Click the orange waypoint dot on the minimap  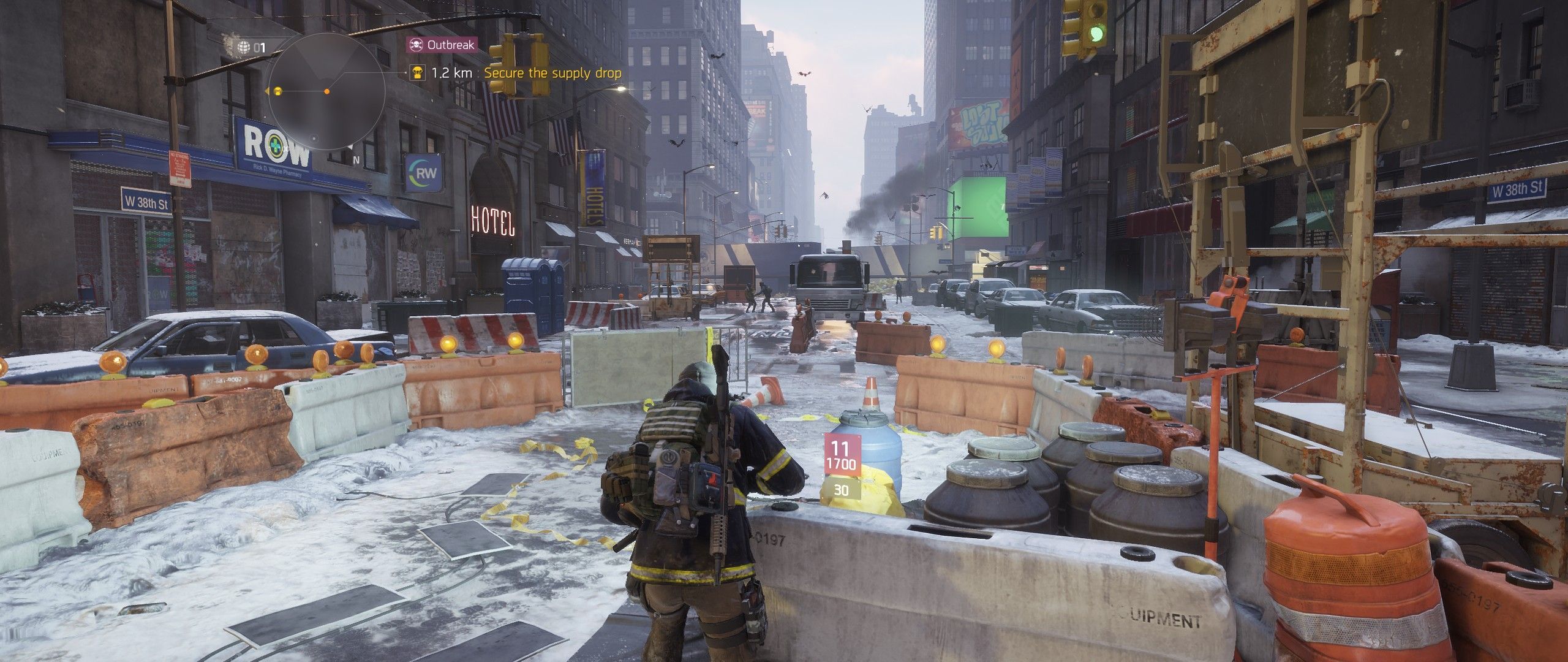[x=326, y=91]
